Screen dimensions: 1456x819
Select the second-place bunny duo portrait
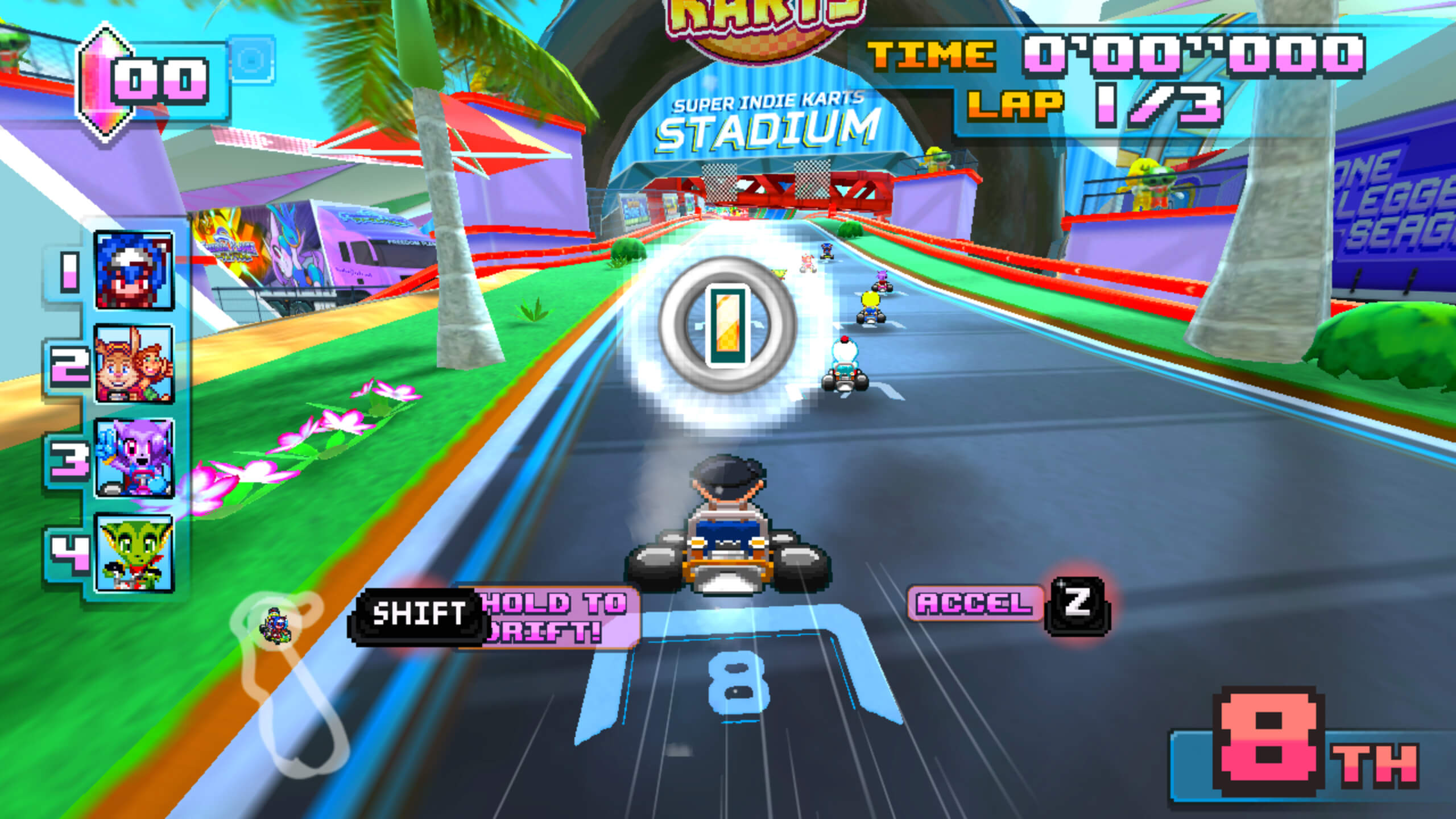pos(134,364)
